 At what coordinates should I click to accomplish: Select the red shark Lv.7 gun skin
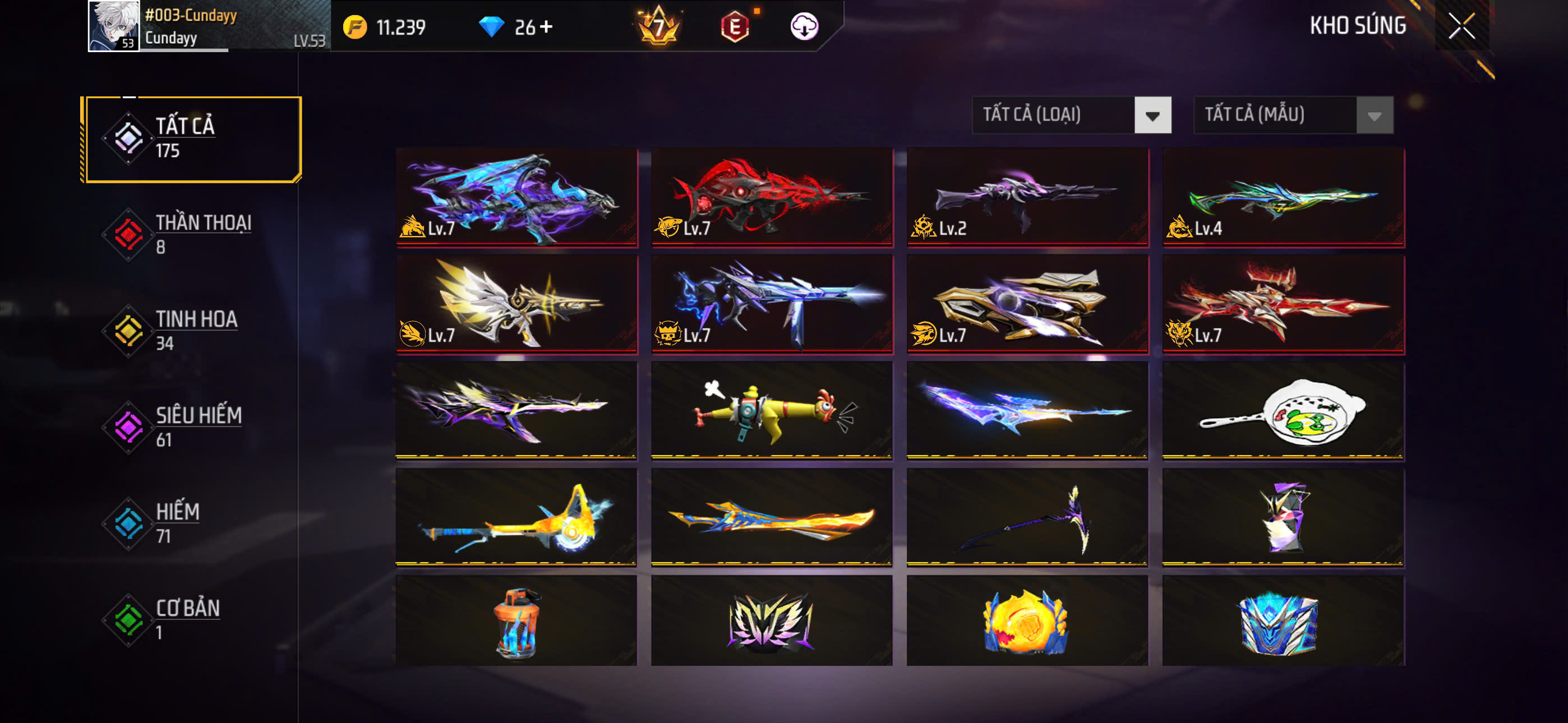pyautogui.click(x=772, y=196)
